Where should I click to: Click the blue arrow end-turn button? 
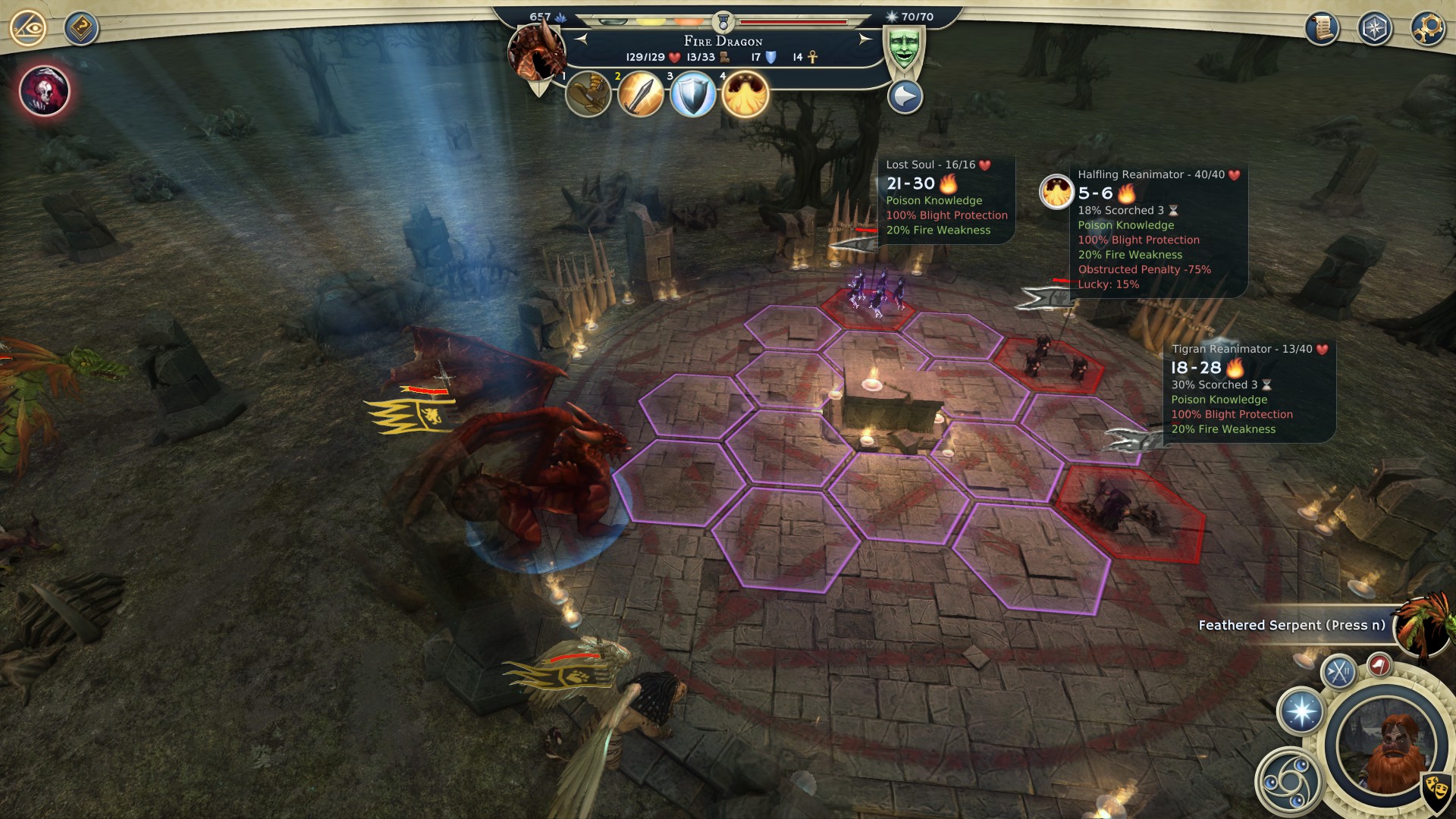click(x=905, y=97)
